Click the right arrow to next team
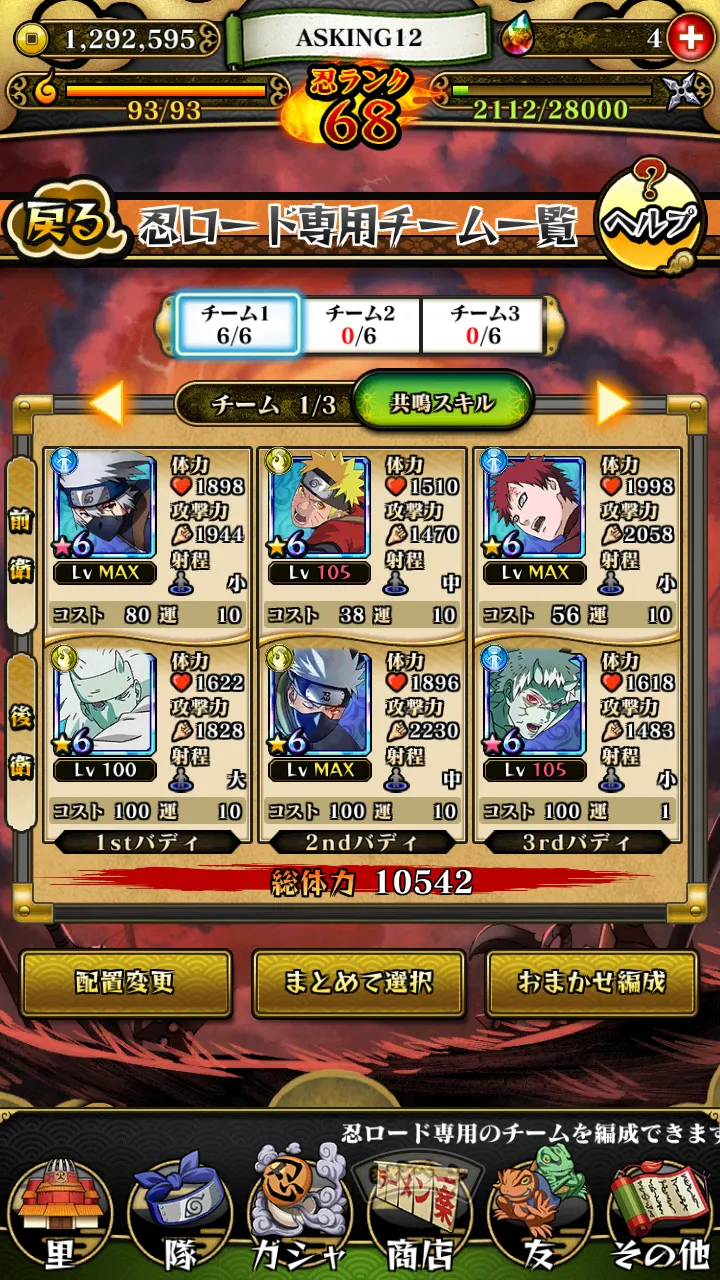The height and width of the screenshot is (1280, 720). coord(613,402)
